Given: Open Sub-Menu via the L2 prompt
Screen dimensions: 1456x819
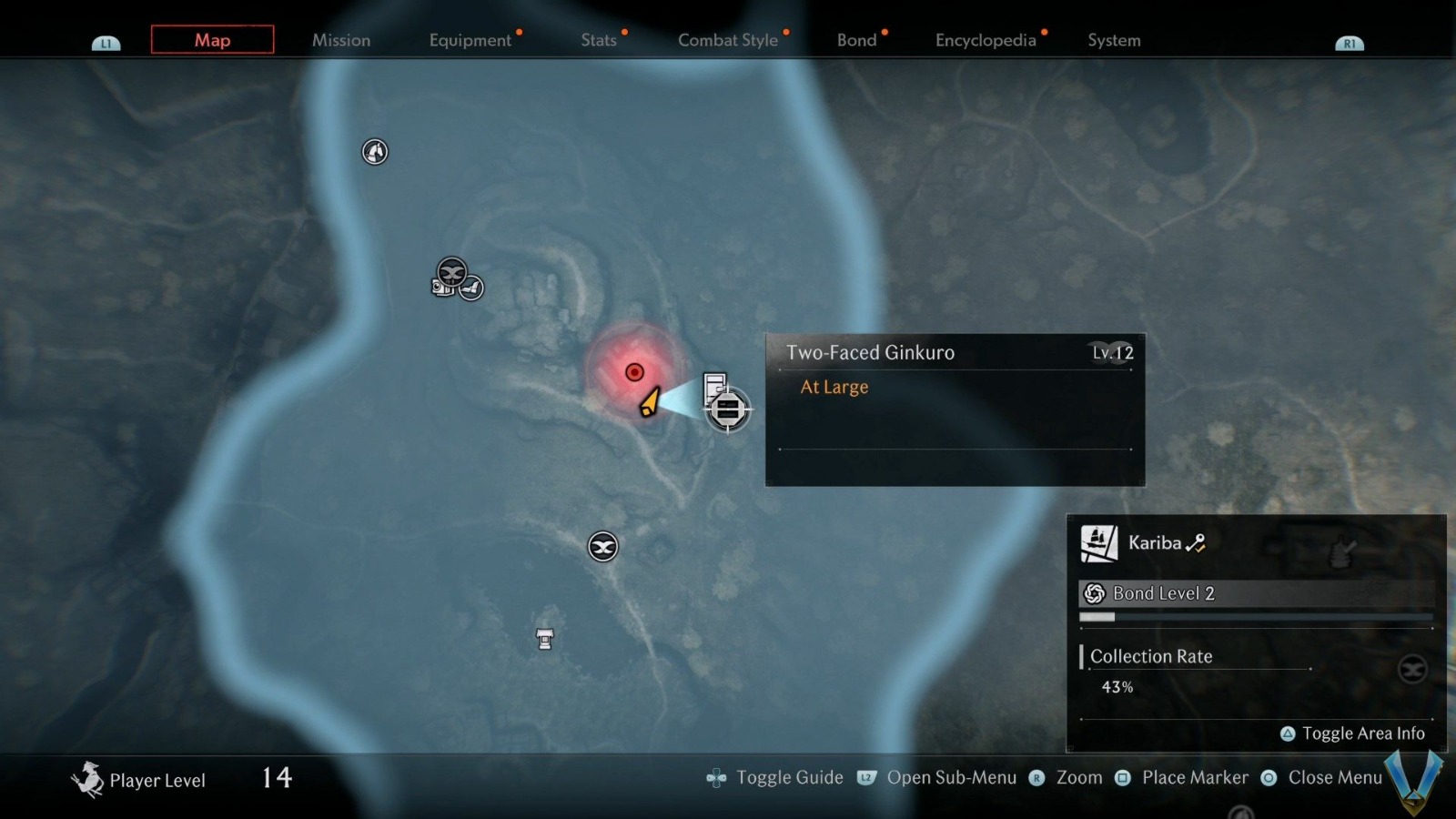Looking at the screenshot, I should pos(865,778).
